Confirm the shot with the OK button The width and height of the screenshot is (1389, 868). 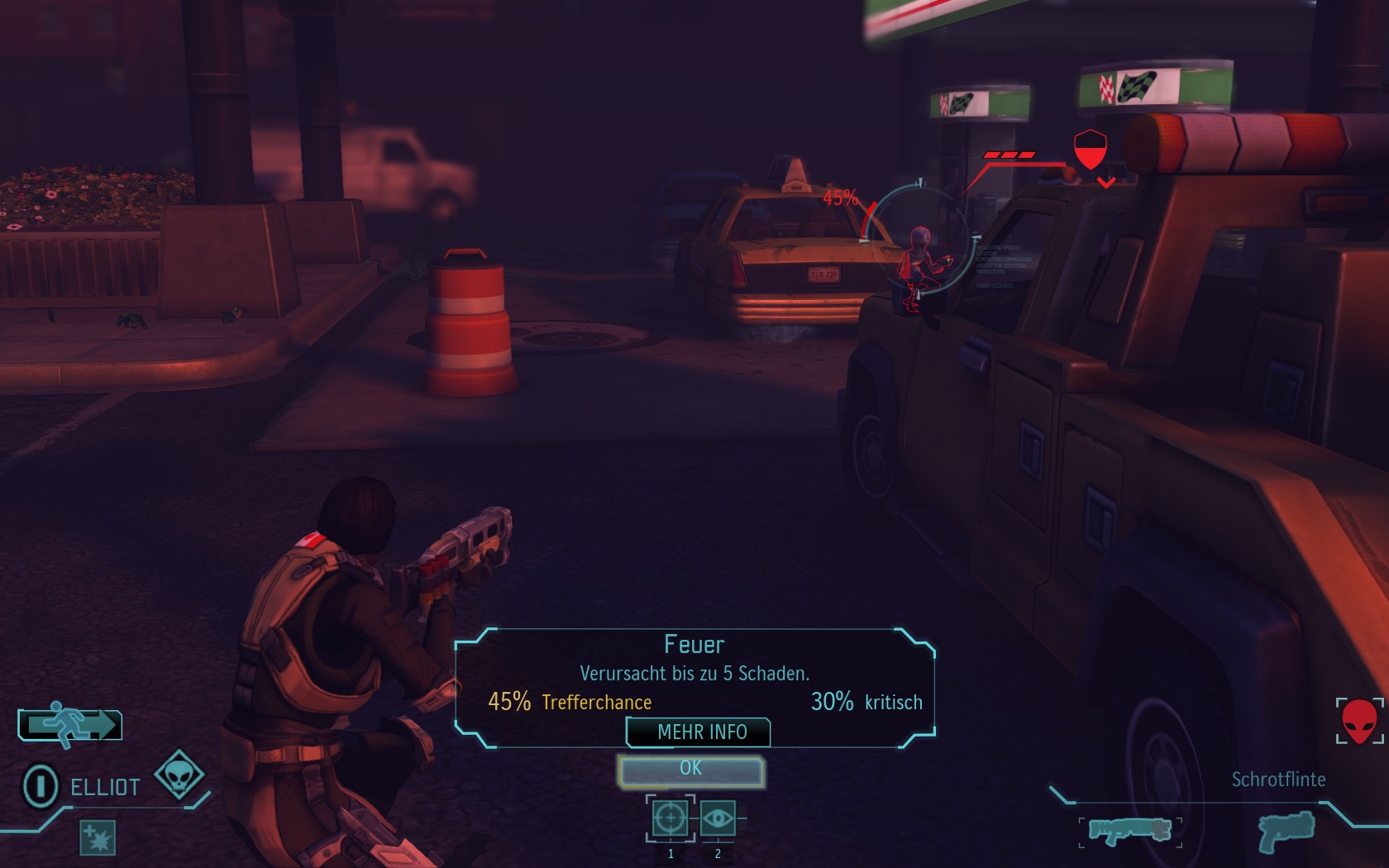coord(691,770)
